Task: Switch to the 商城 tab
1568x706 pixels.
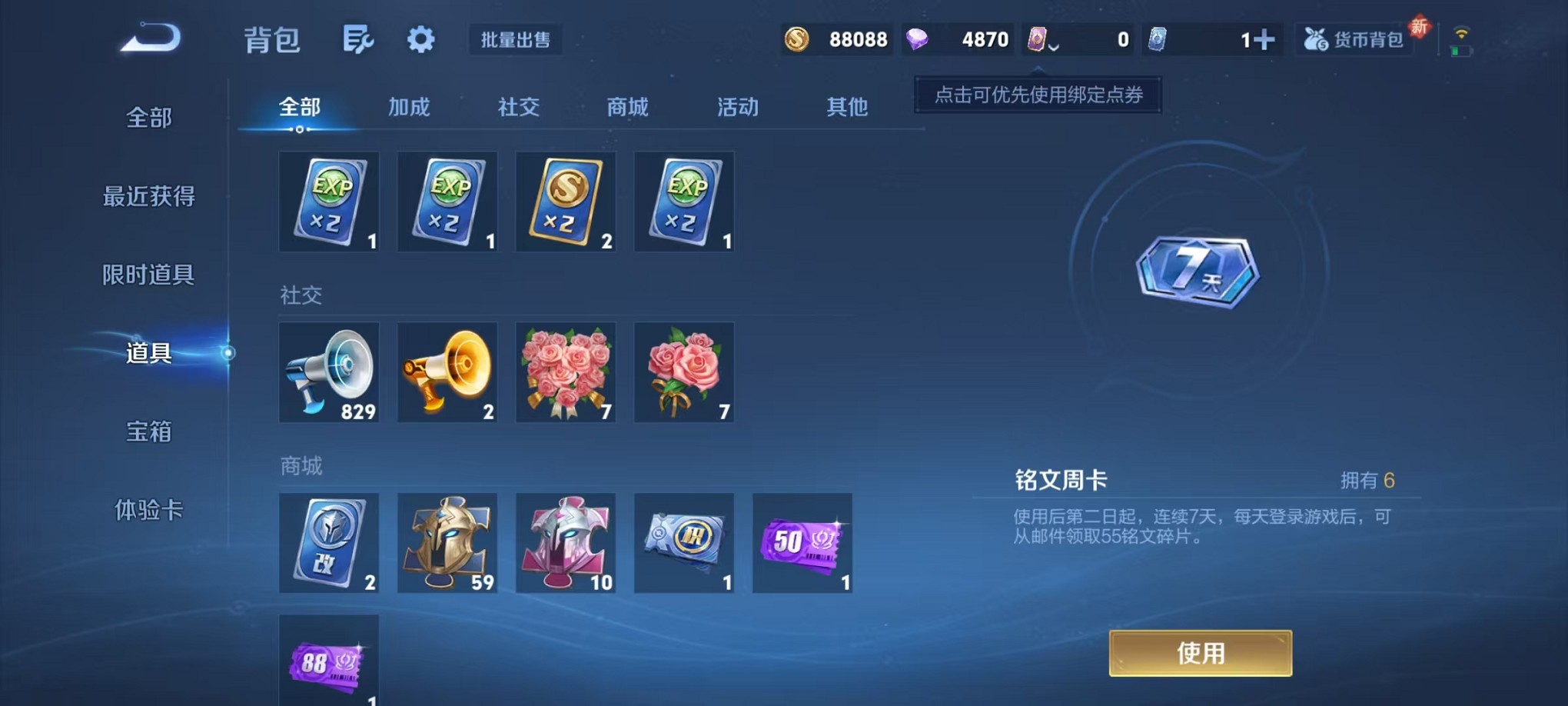Action: [x=627, y=108]
